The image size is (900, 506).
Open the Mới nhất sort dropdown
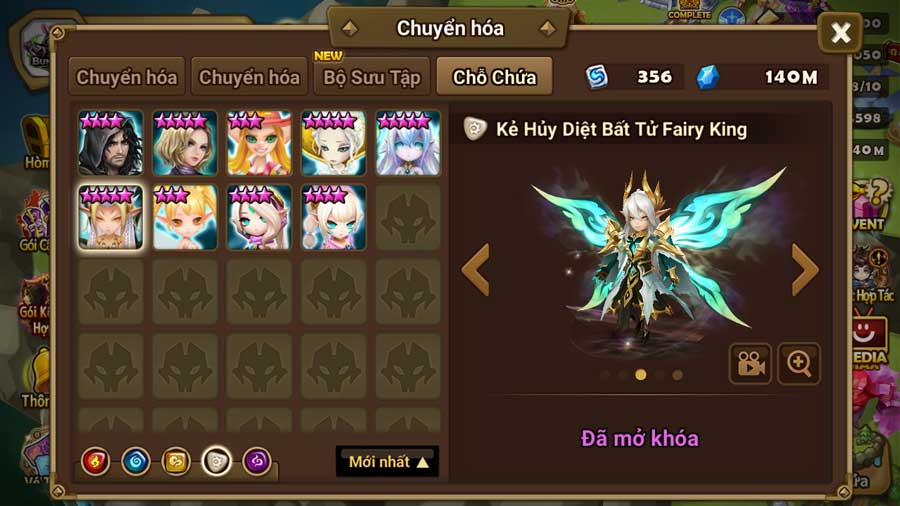pos(388,462)
